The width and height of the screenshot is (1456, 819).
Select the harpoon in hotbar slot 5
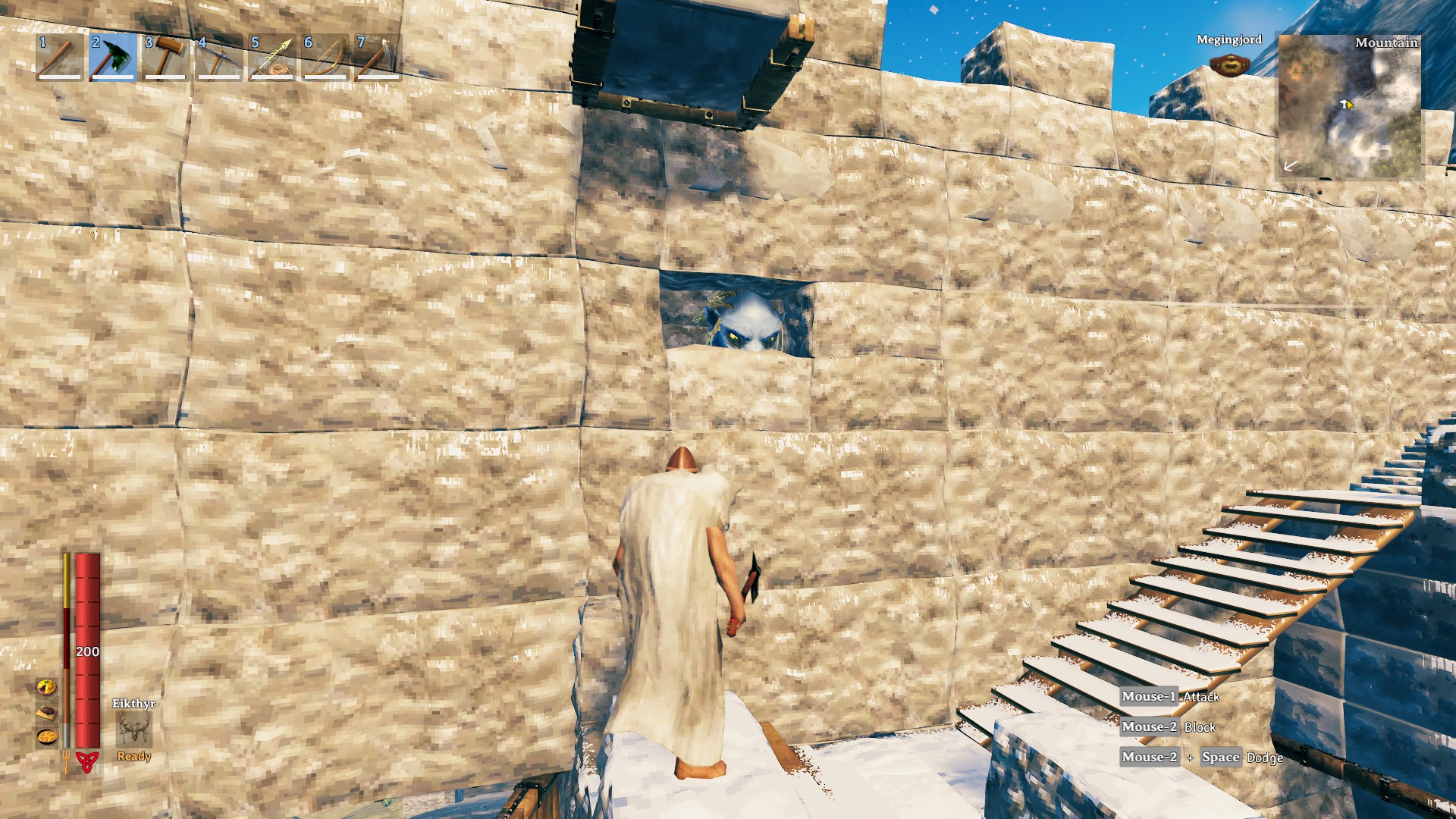(x=271, y=57)
